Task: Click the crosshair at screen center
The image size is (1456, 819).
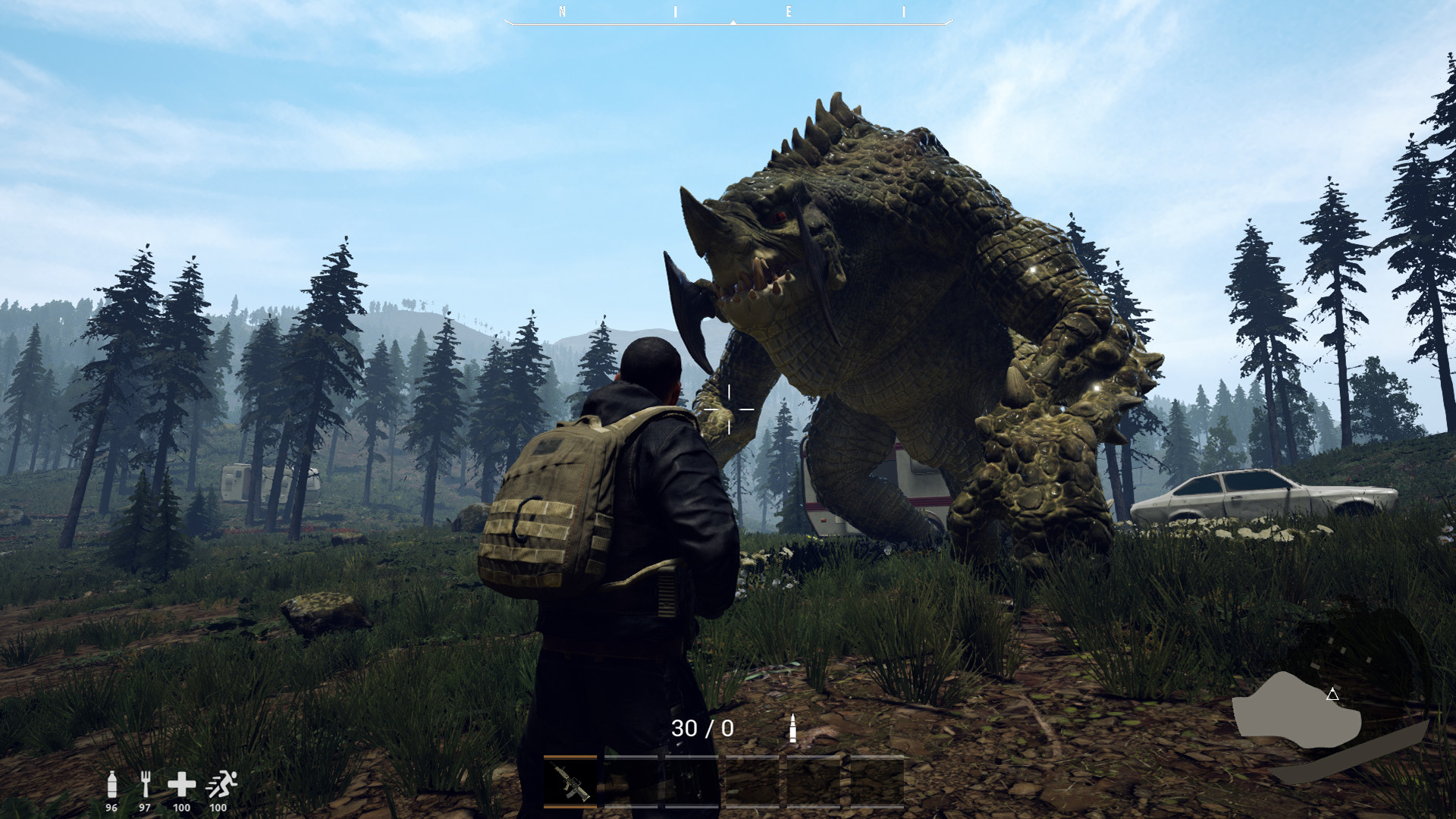Action: tap(728, 409)
